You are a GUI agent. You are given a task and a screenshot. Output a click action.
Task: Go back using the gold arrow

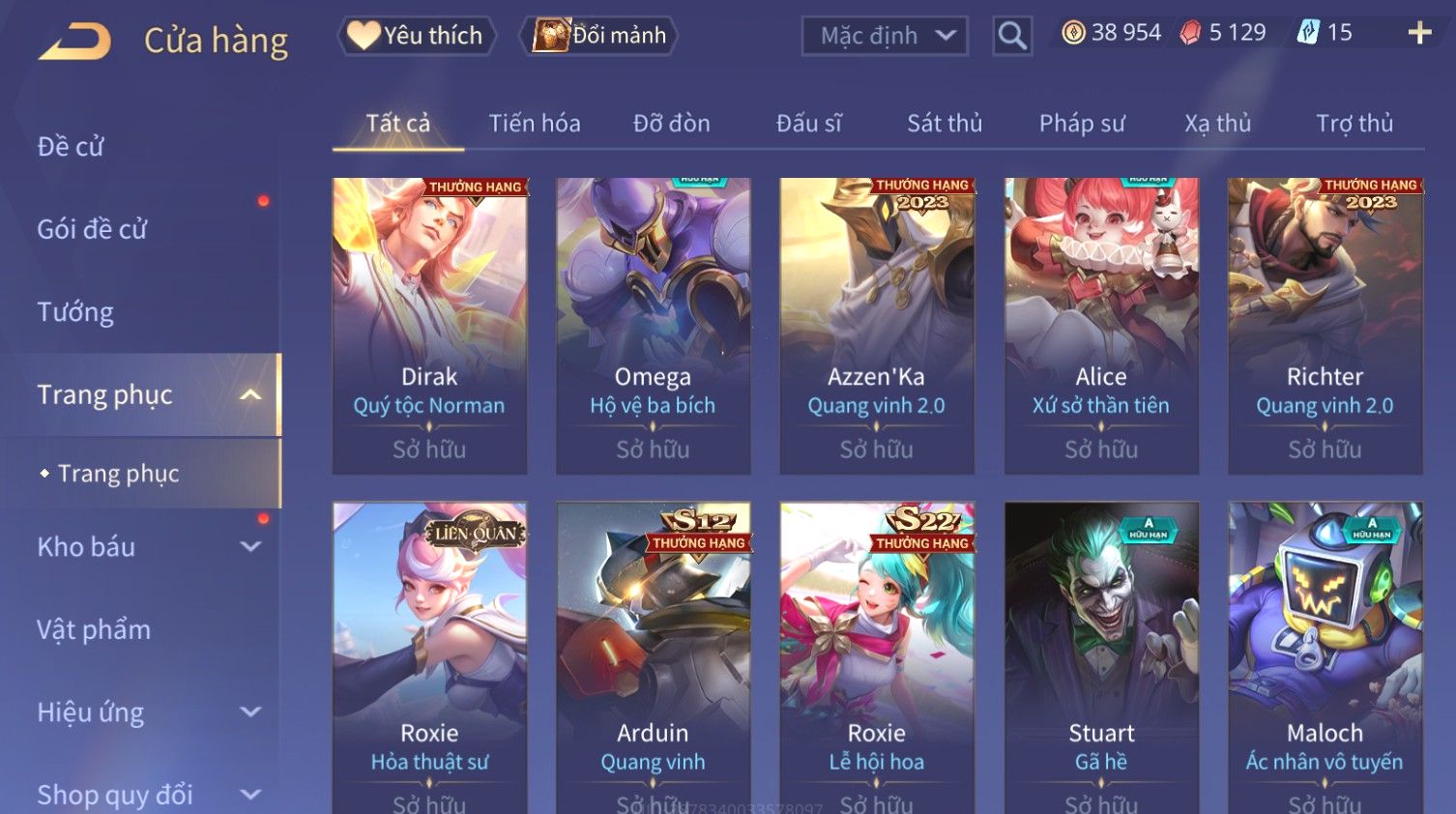75,42
